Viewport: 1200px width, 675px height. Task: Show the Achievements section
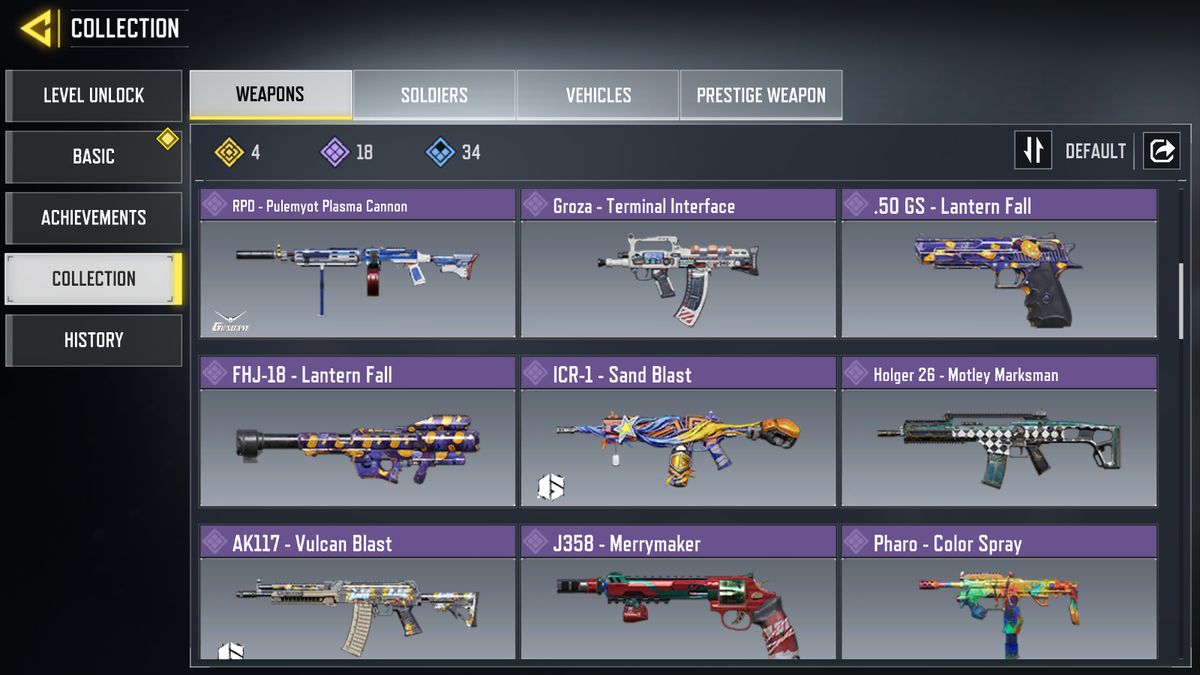(x=93, y=218)
